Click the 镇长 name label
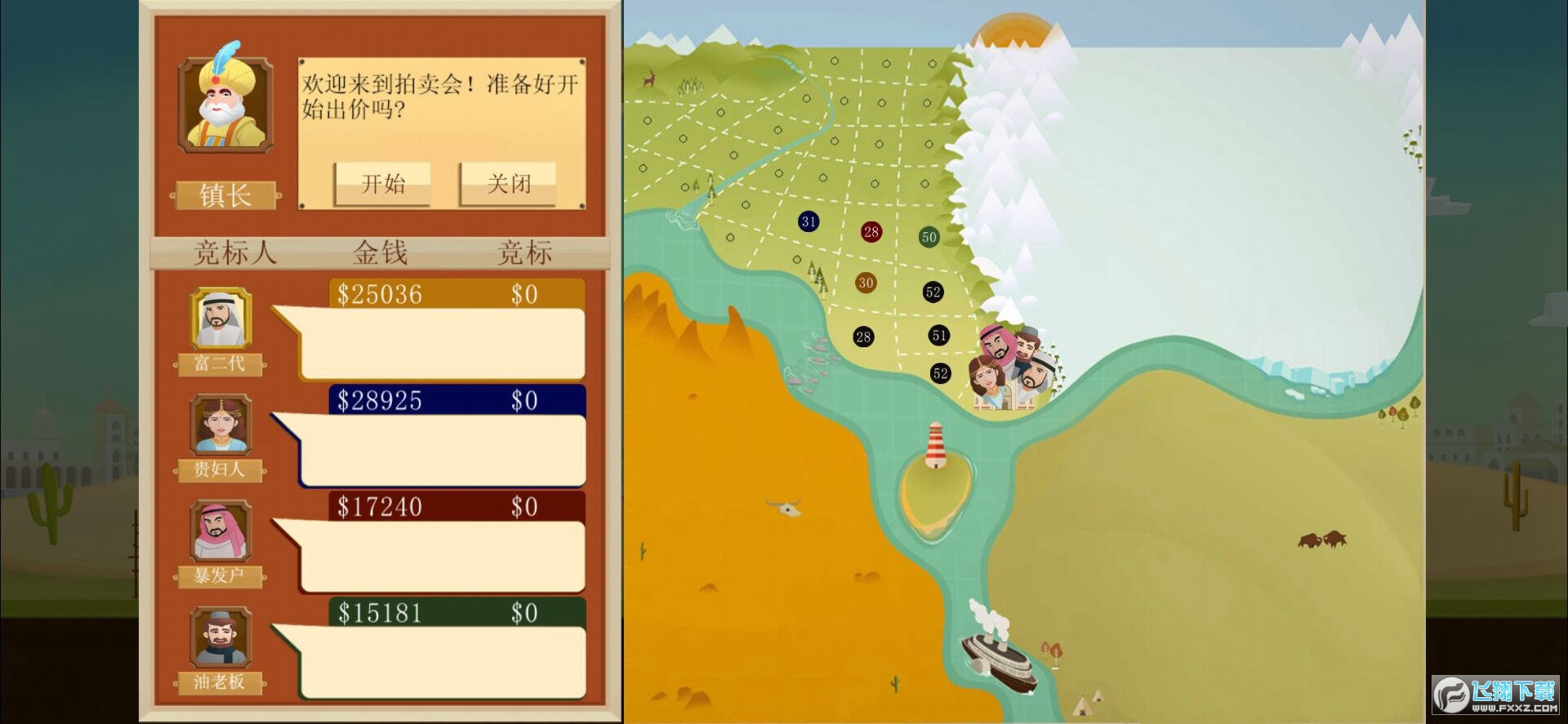 point(226,194)
